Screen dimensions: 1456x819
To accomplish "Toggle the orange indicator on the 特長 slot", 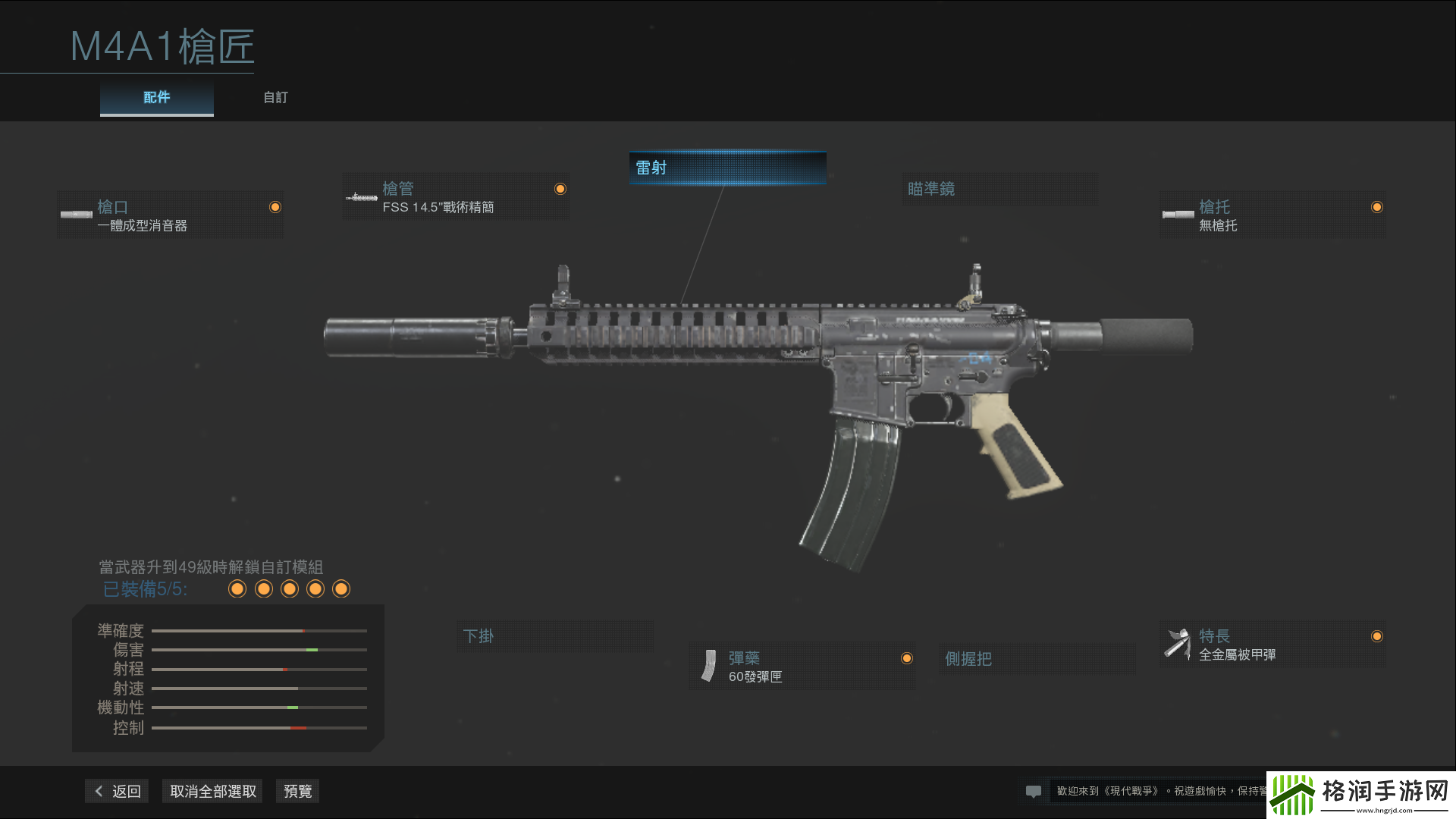I will 1377,636.
